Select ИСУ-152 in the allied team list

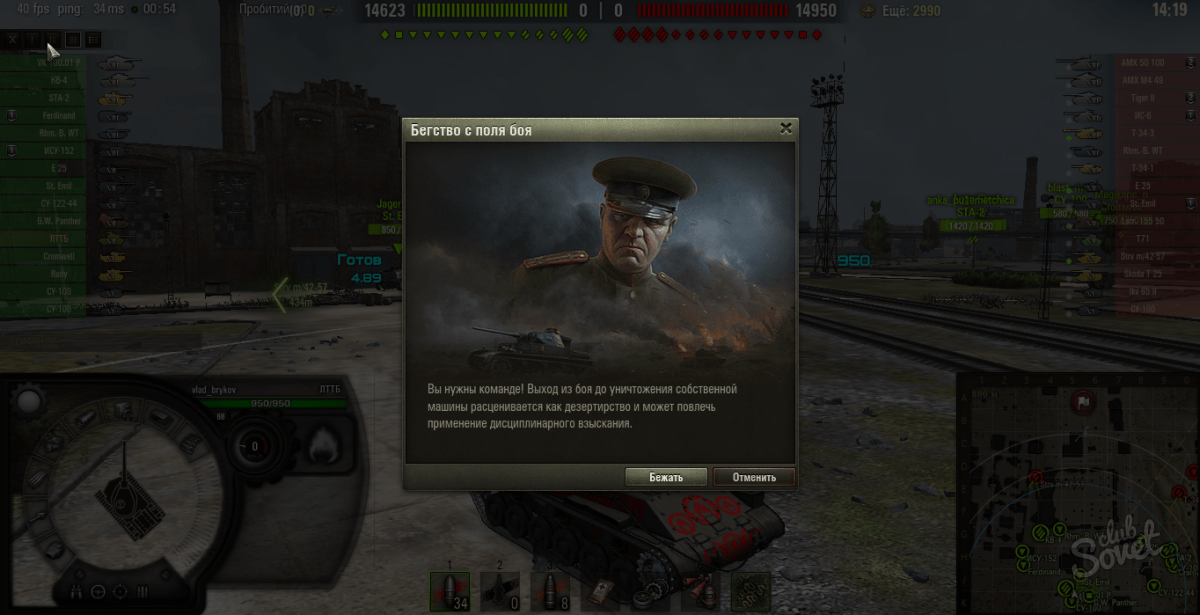point(60,151)
